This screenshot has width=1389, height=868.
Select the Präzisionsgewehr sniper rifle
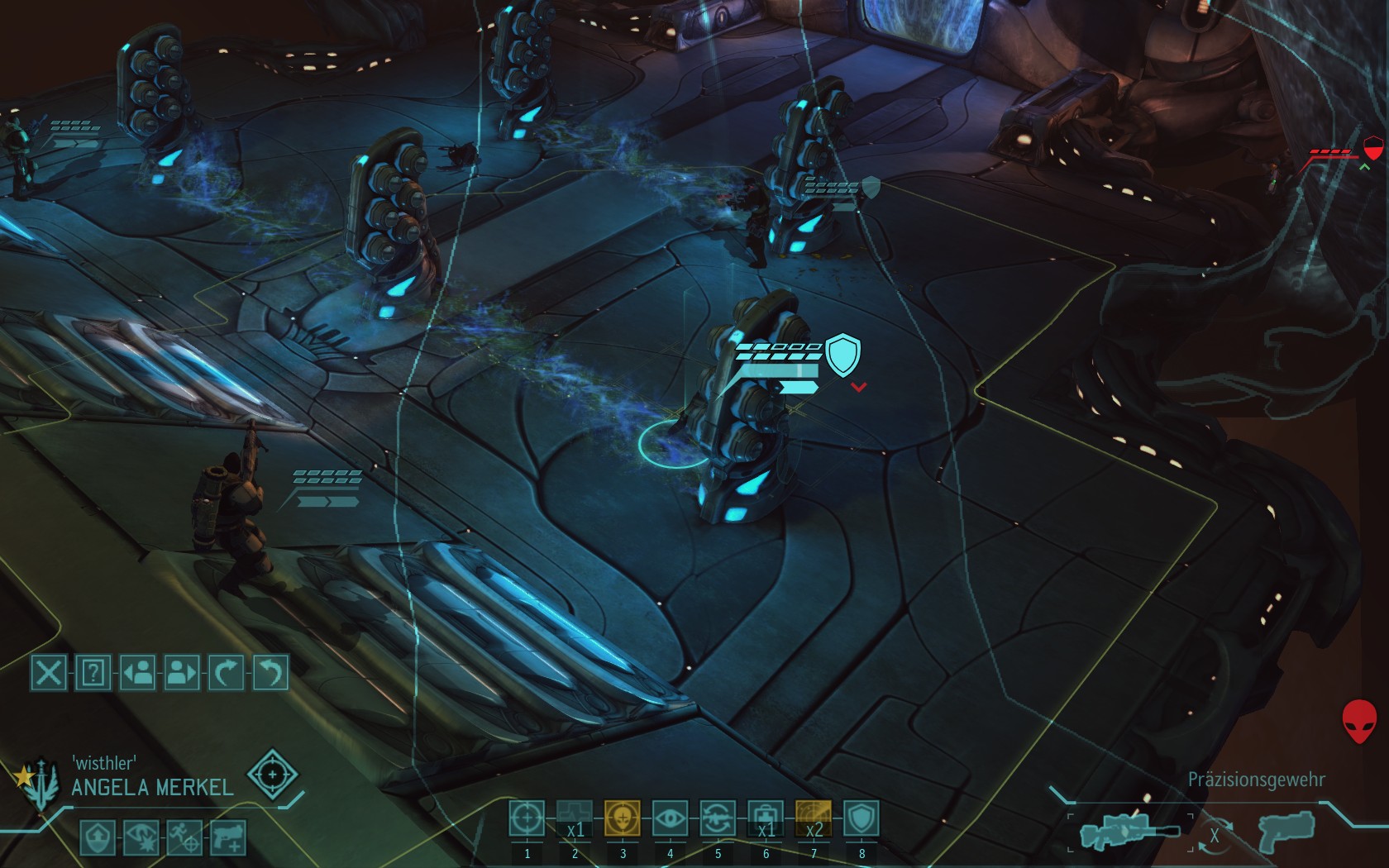[x=1129, y=832]
